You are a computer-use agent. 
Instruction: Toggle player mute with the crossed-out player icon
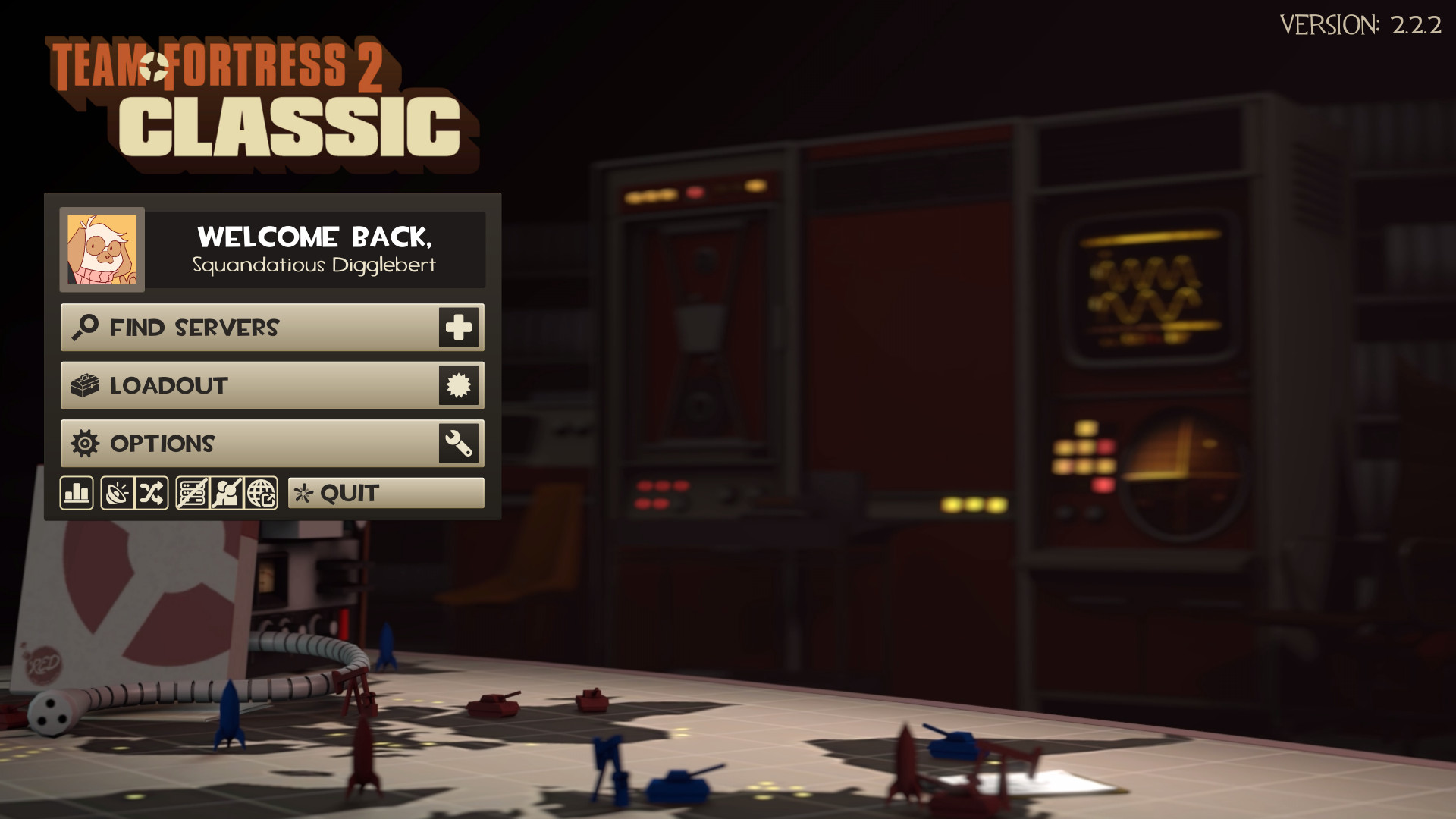click(x=226, y=493)
